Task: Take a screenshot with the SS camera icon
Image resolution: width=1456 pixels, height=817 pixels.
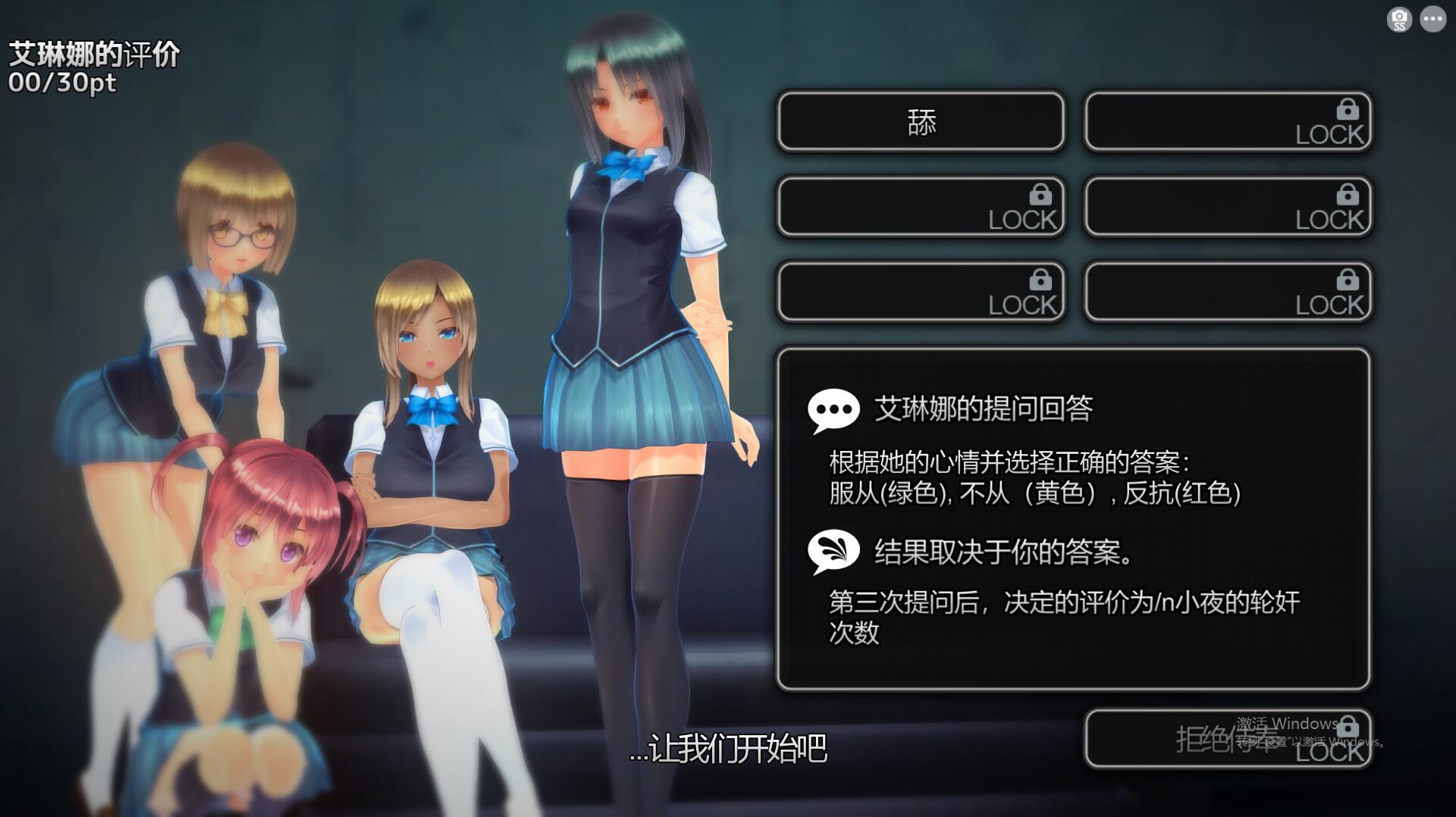Action: [1399, 20]
